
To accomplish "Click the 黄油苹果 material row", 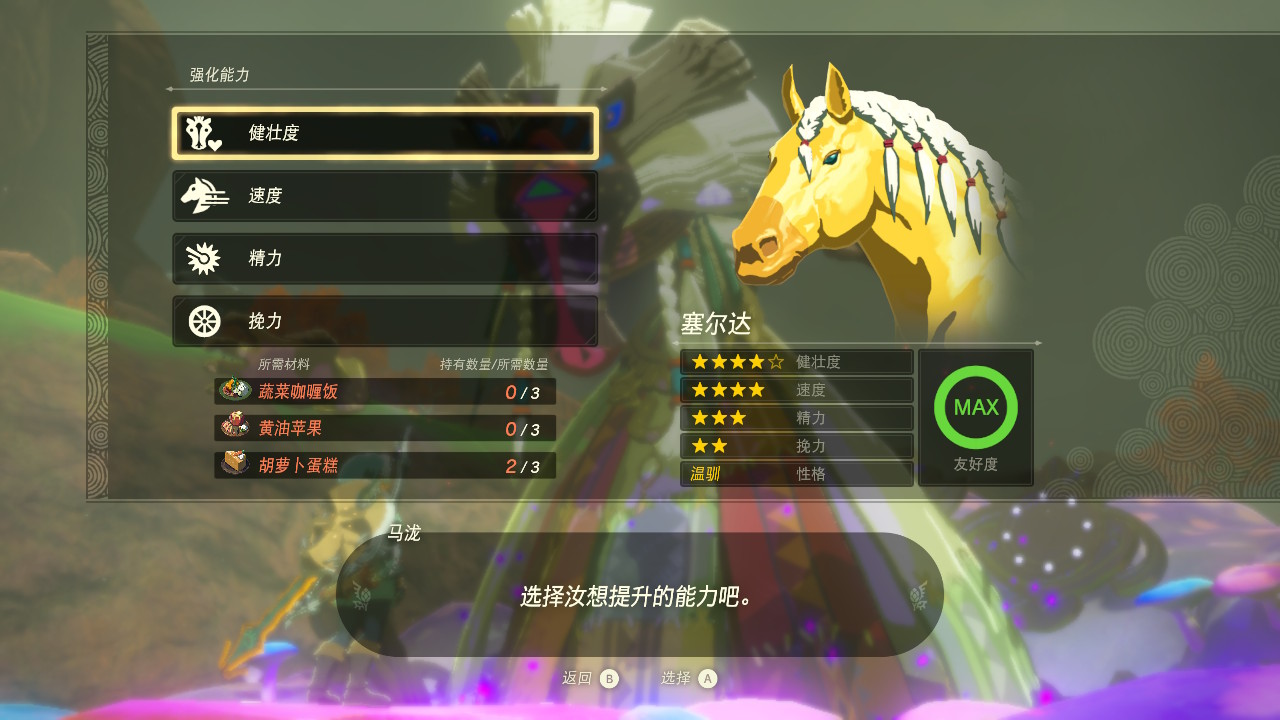I will coord(385,429).
